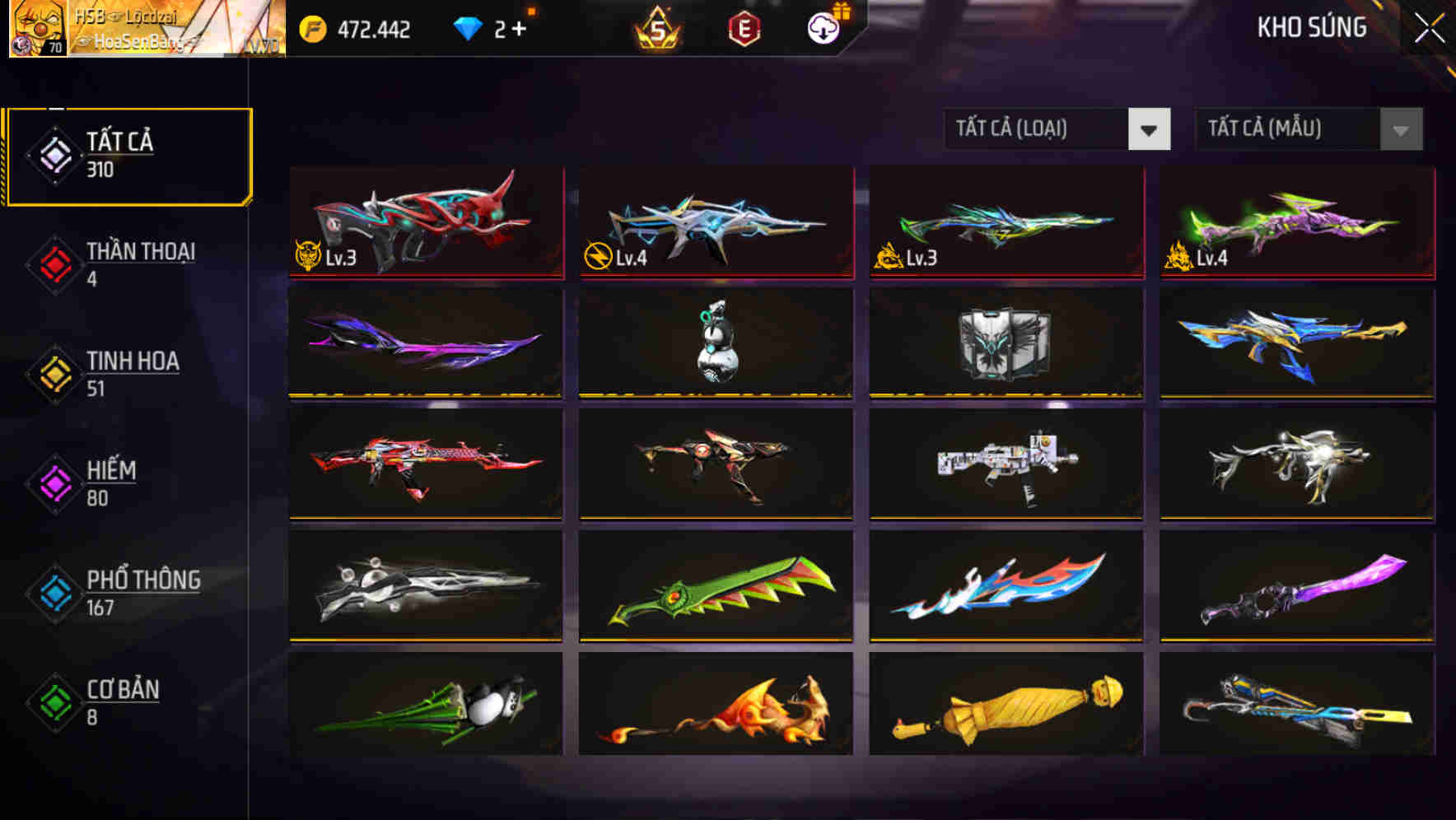Switch to the PHỔ THÔNG 167 category
This screenshot has height=820, width=1456.
[140, 594]
